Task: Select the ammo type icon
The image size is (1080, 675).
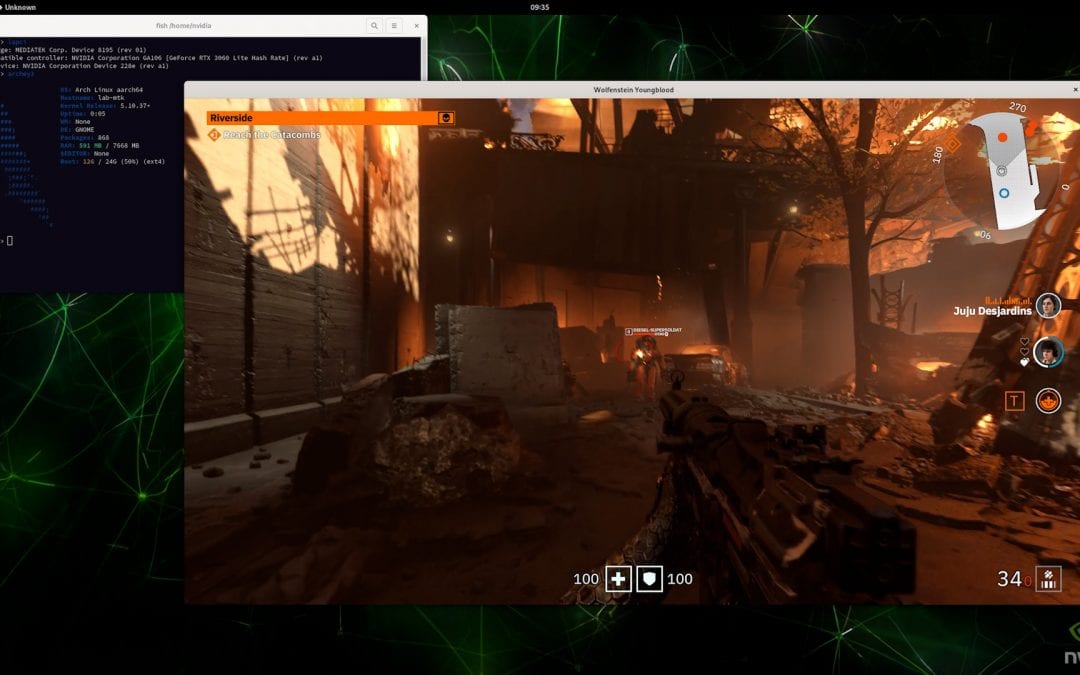Action: (x=1049, y=578)
